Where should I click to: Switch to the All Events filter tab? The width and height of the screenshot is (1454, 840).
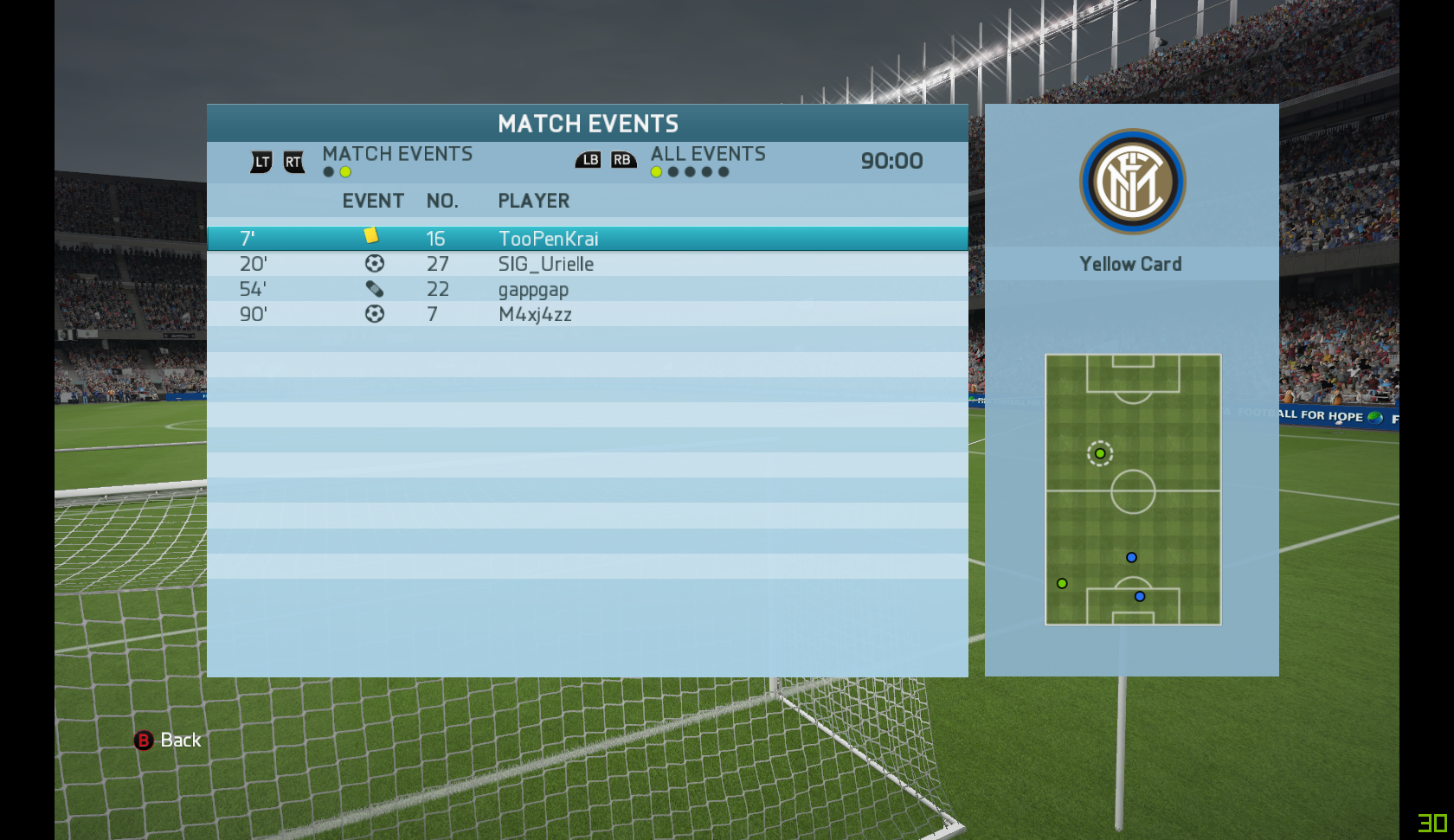707,155
